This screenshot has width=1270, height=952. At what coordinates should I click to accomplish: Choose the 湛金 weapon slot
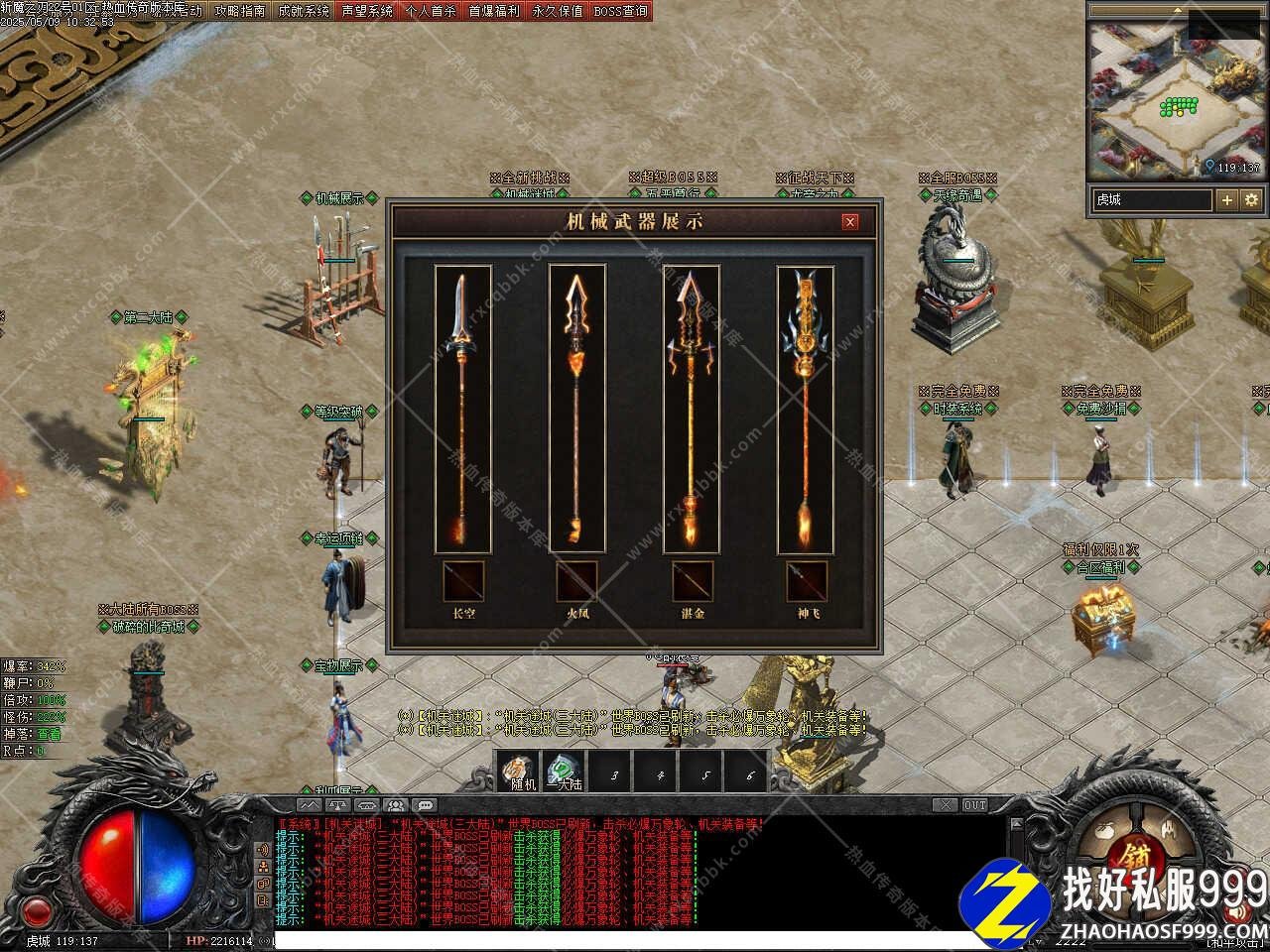point(692,581)
